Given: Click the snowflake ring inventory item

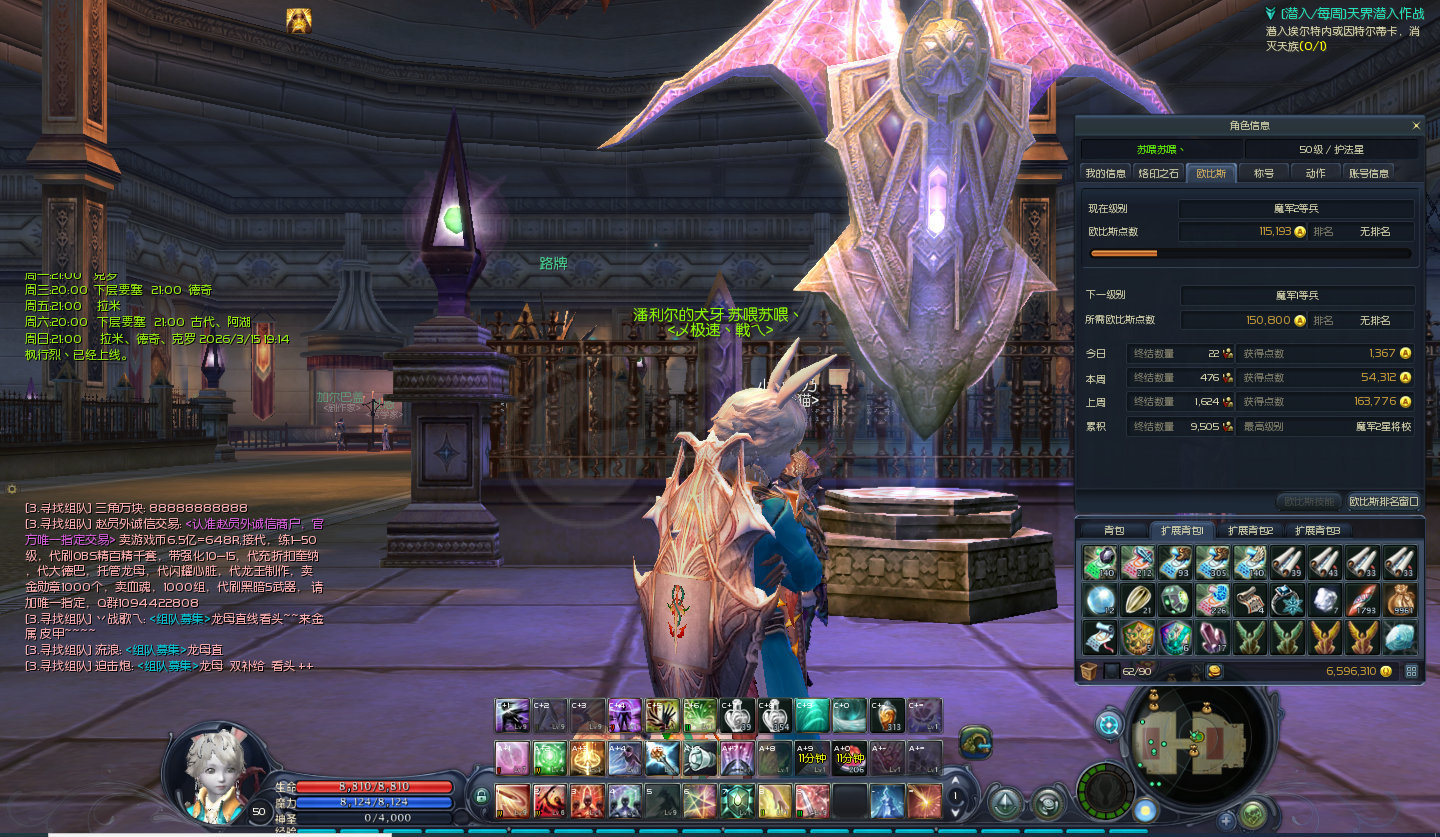Looking at the screenshot, I should tap(1287, 600).
